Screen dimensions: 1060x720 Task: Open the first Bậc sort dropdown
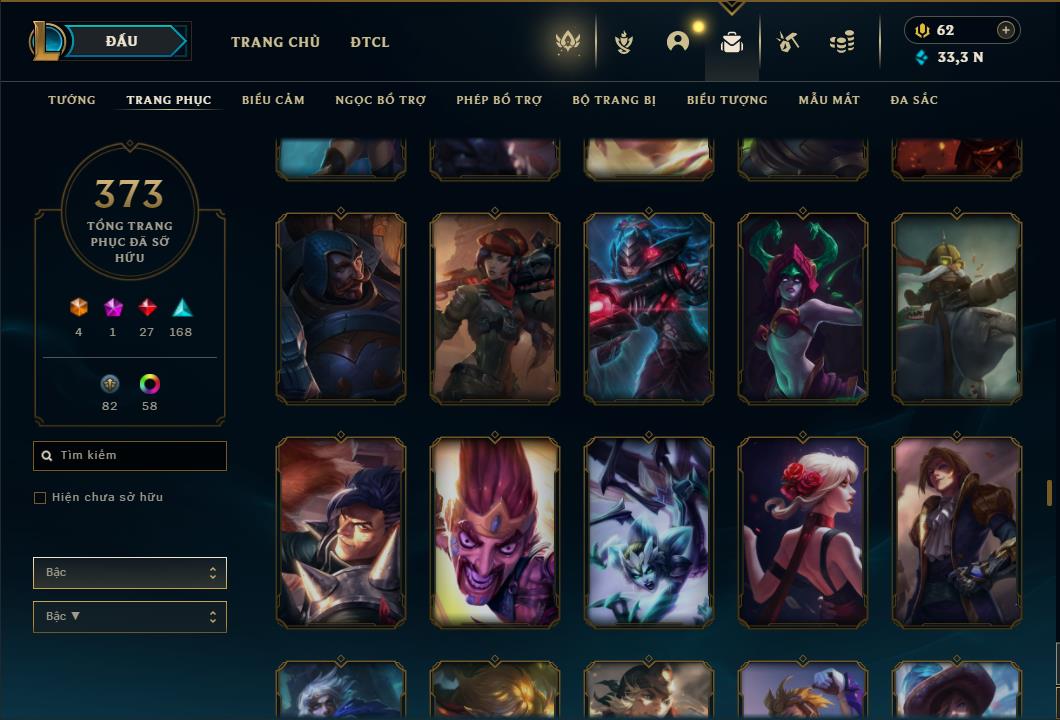pos(130,573)
